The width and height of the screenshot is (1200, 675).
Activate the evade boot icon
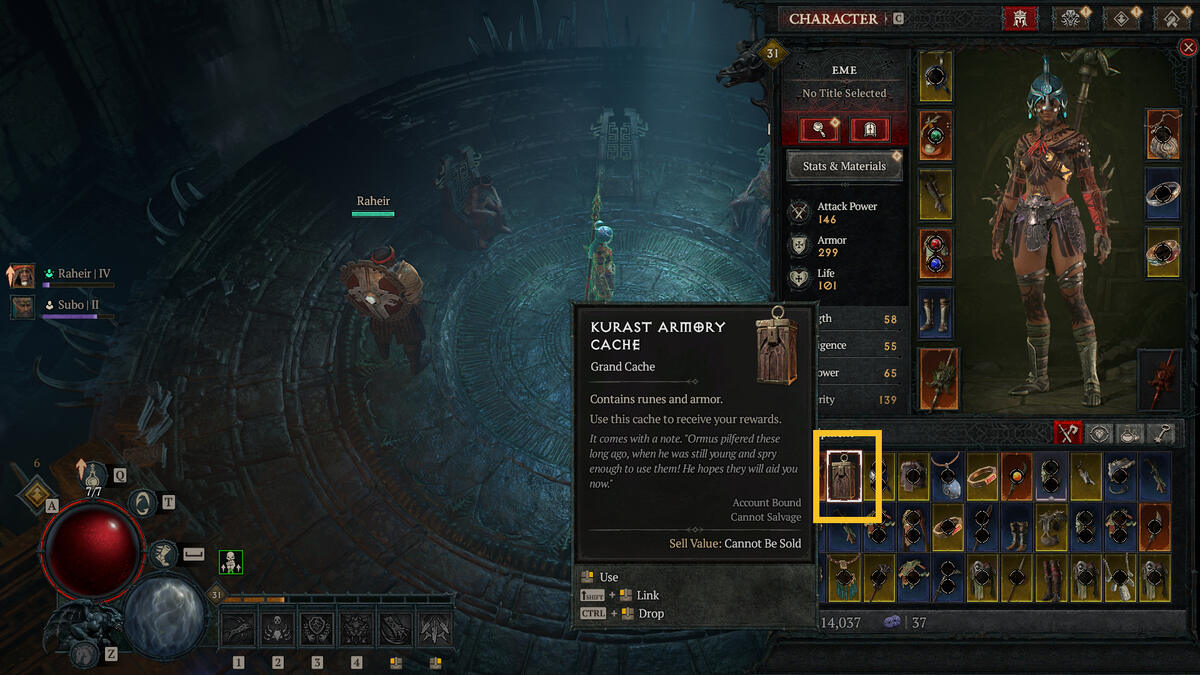163,553
